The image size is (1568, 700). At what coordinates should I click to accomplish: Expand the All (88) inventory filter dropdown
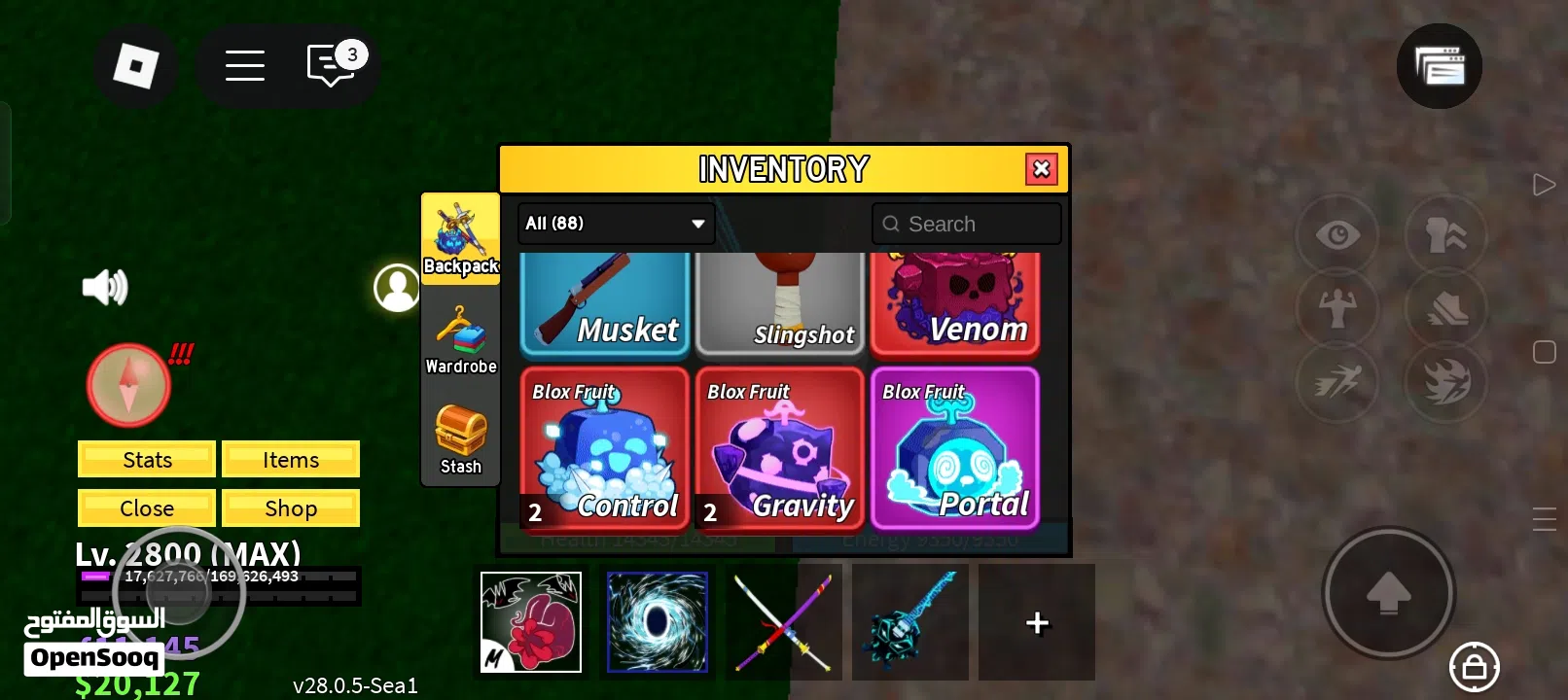click(615, 224)
